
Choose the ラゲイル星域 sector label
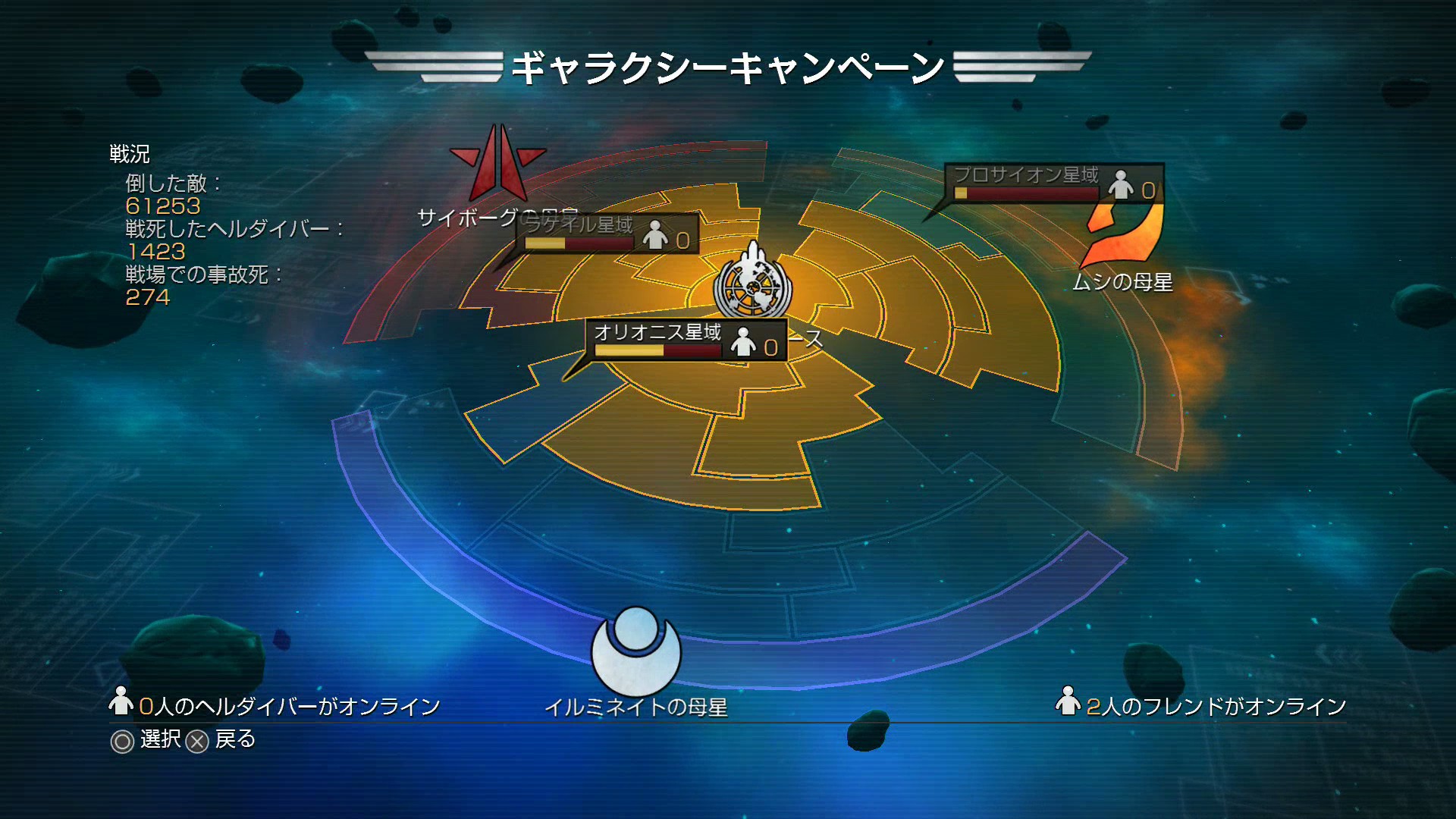pyautogui.click(x=579, y=225)
